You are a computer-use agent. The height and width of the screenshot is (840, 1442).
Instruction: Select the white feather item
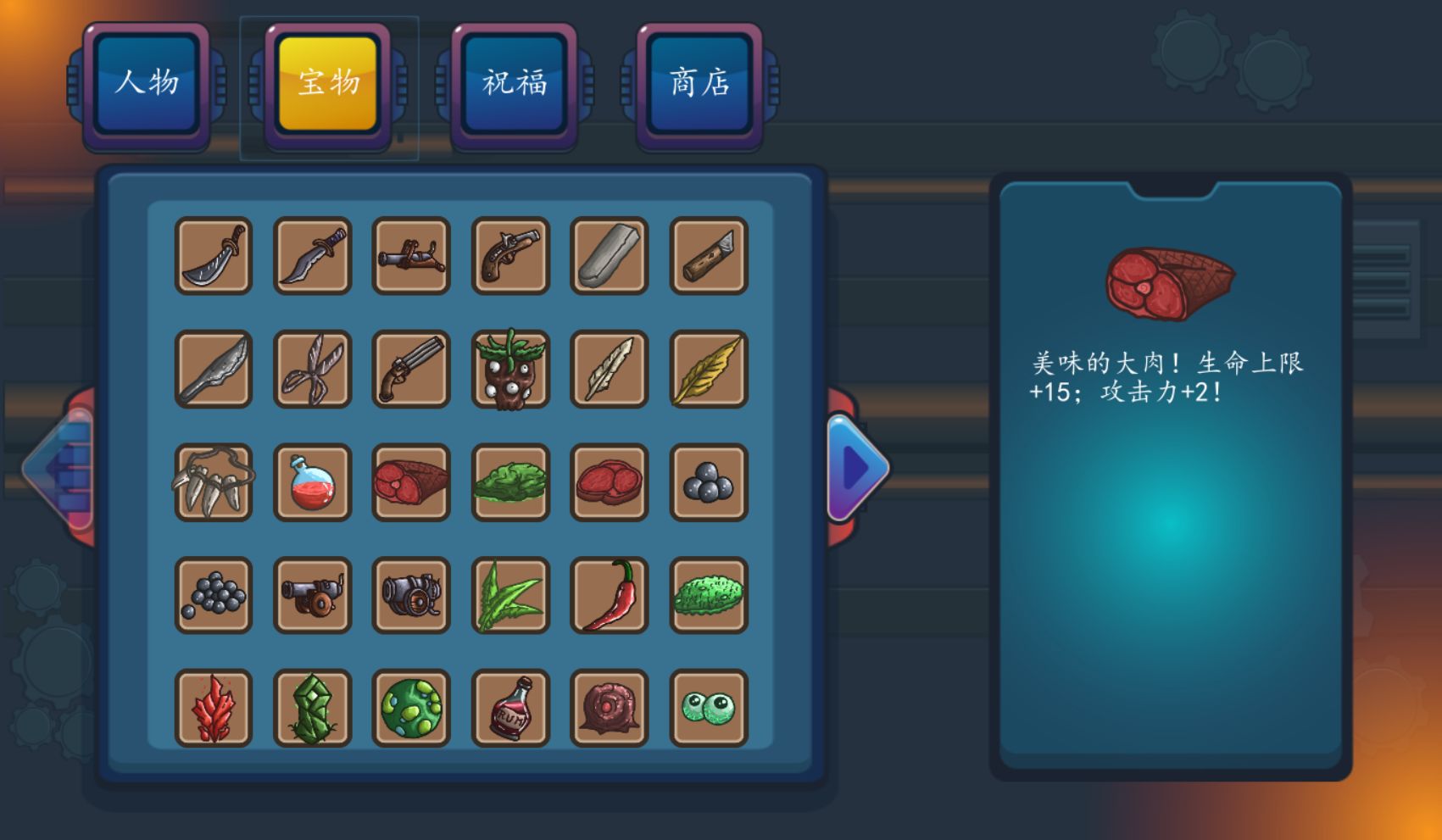pyautogui.click(x=610, y=370)
